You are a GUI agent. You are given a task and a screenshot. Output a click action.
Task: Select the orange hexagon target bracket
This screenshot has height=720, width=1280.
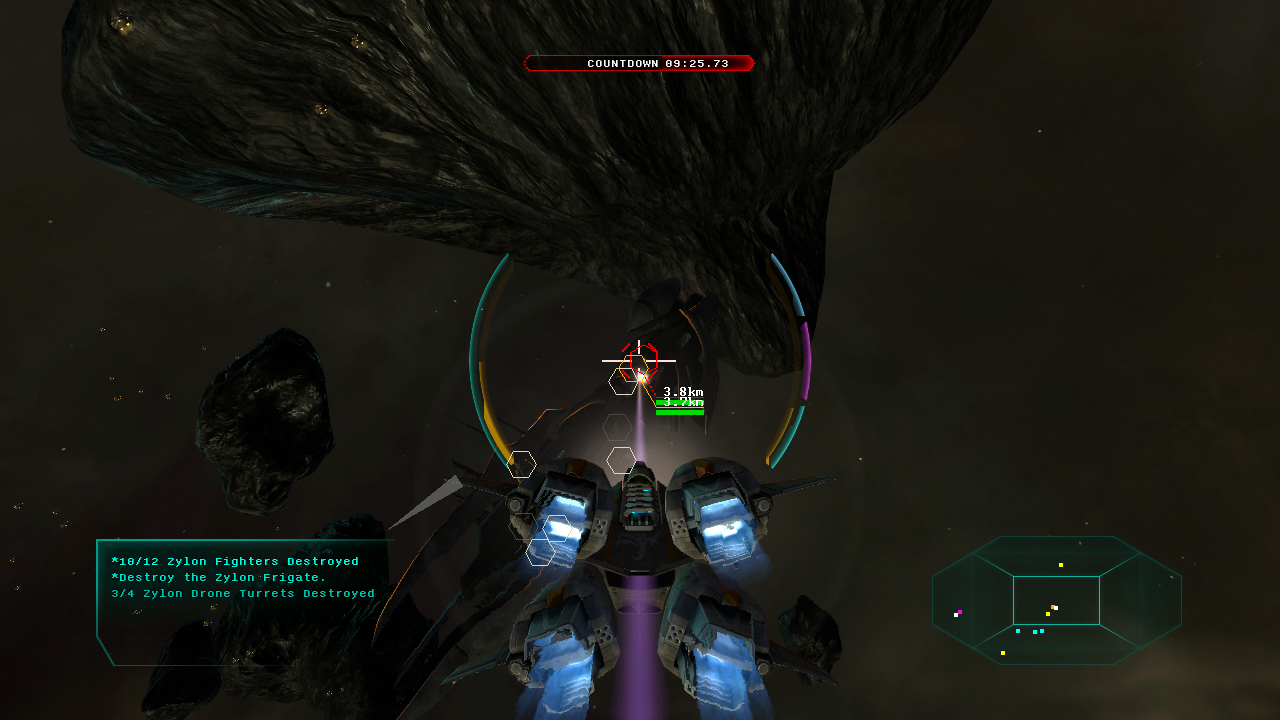(635, 368)
